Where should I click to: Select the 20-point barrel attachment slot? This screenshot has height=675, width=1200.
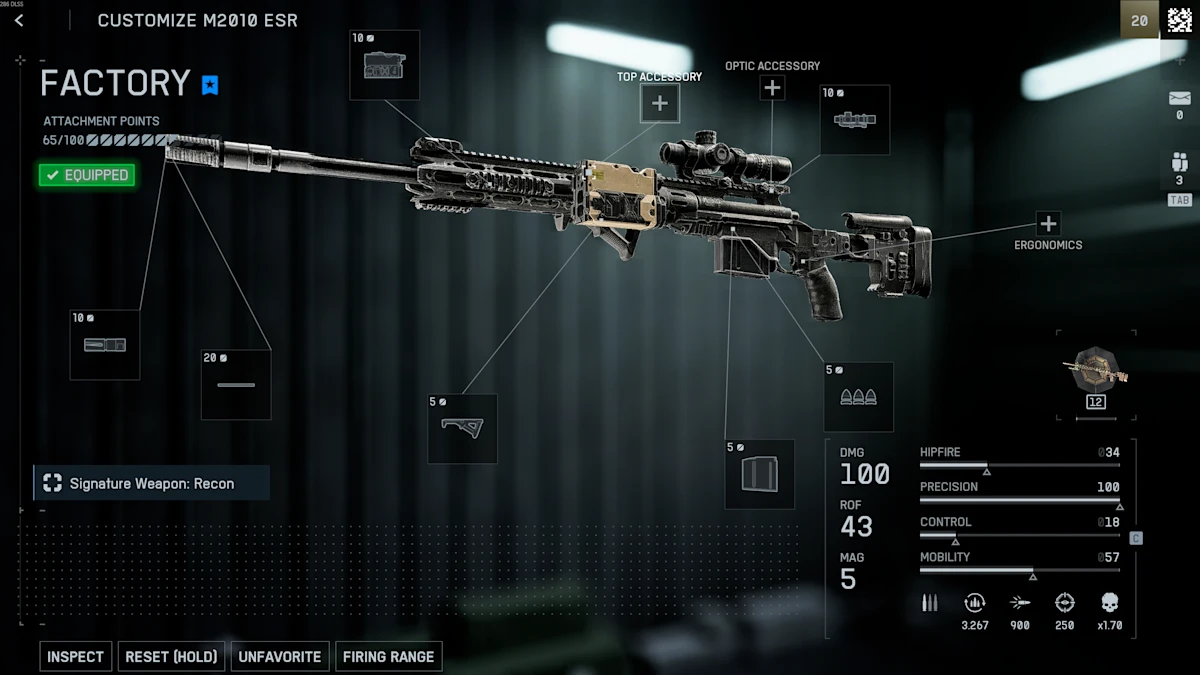click(236, 385)
